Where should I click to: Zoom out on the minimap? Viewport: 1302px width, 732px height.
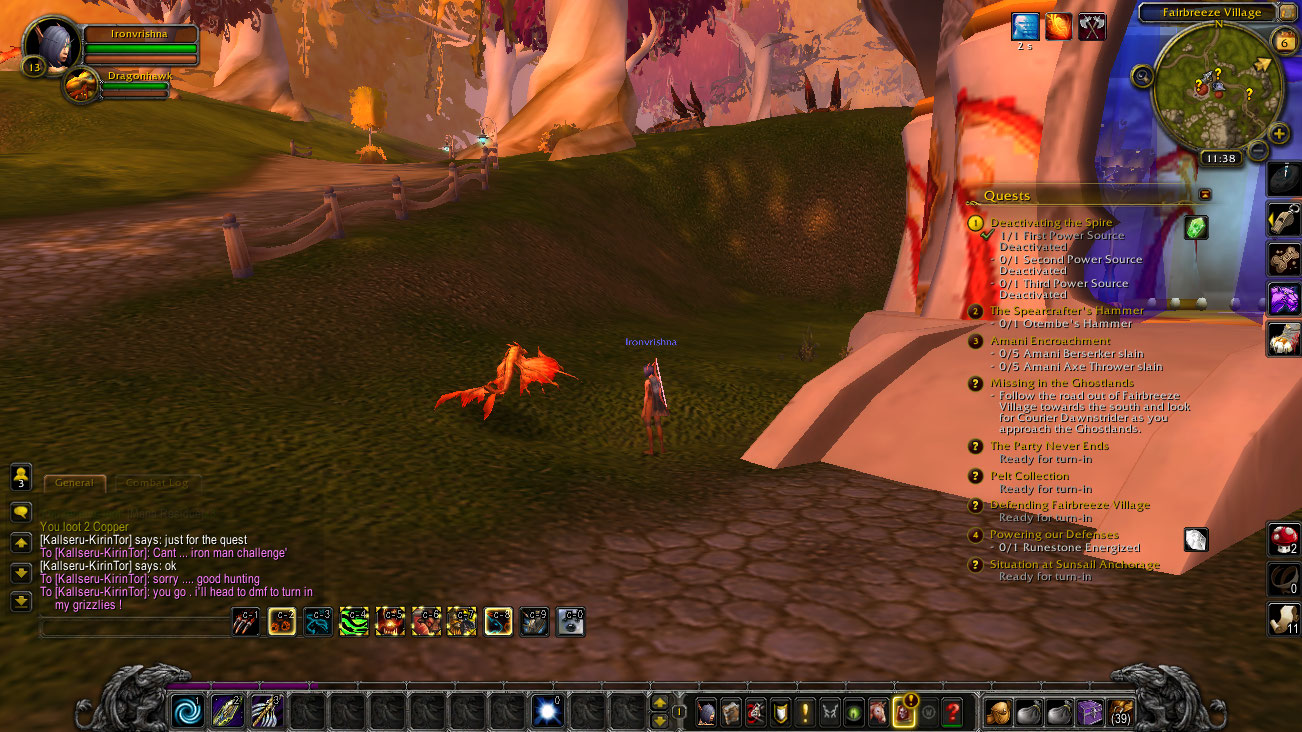click(x=1258, y=151)
